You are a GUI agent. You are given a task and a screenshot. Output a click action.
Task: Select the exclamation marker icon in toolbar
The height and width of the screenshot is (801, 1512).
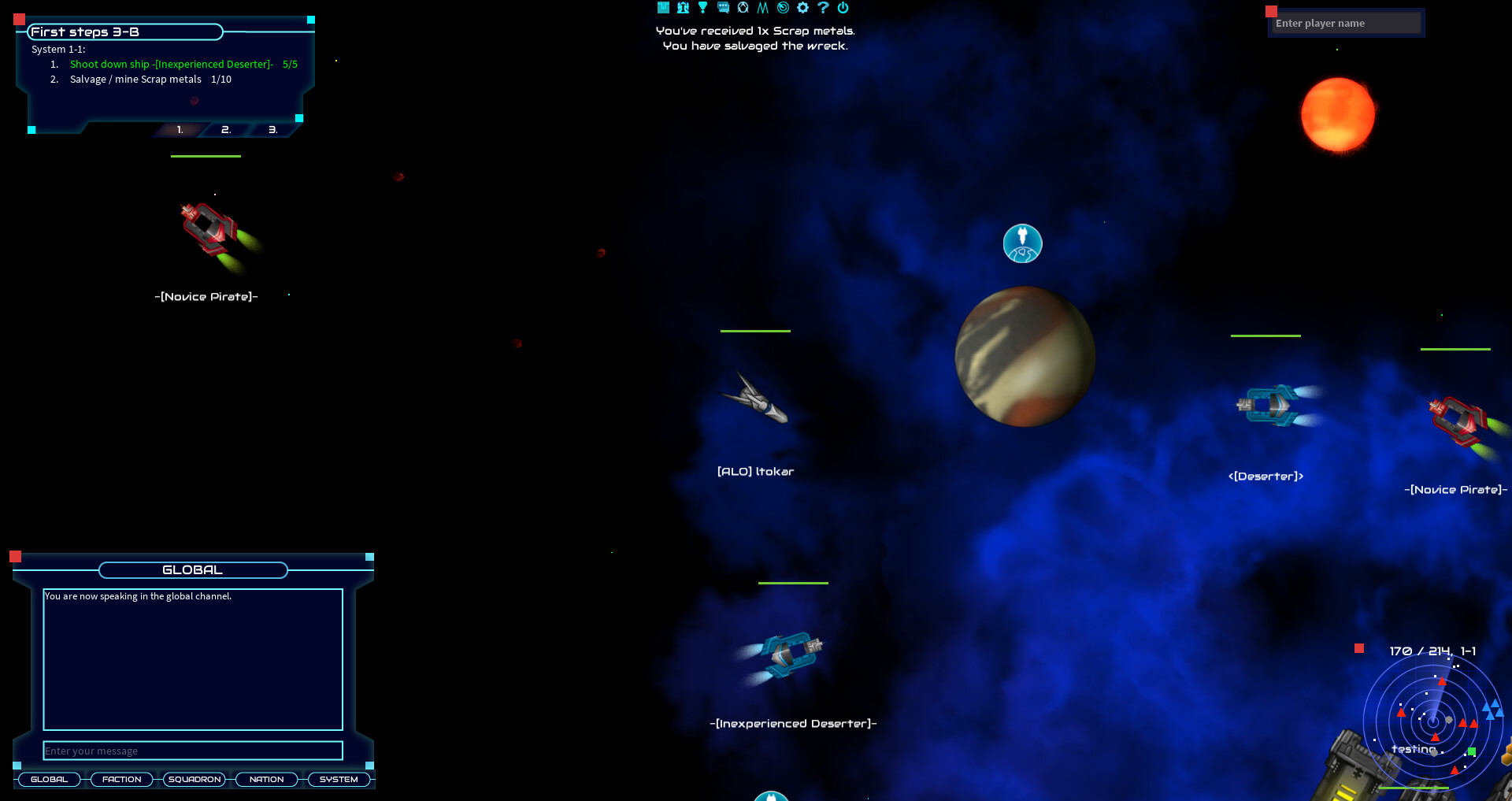(x=702, y=7)
